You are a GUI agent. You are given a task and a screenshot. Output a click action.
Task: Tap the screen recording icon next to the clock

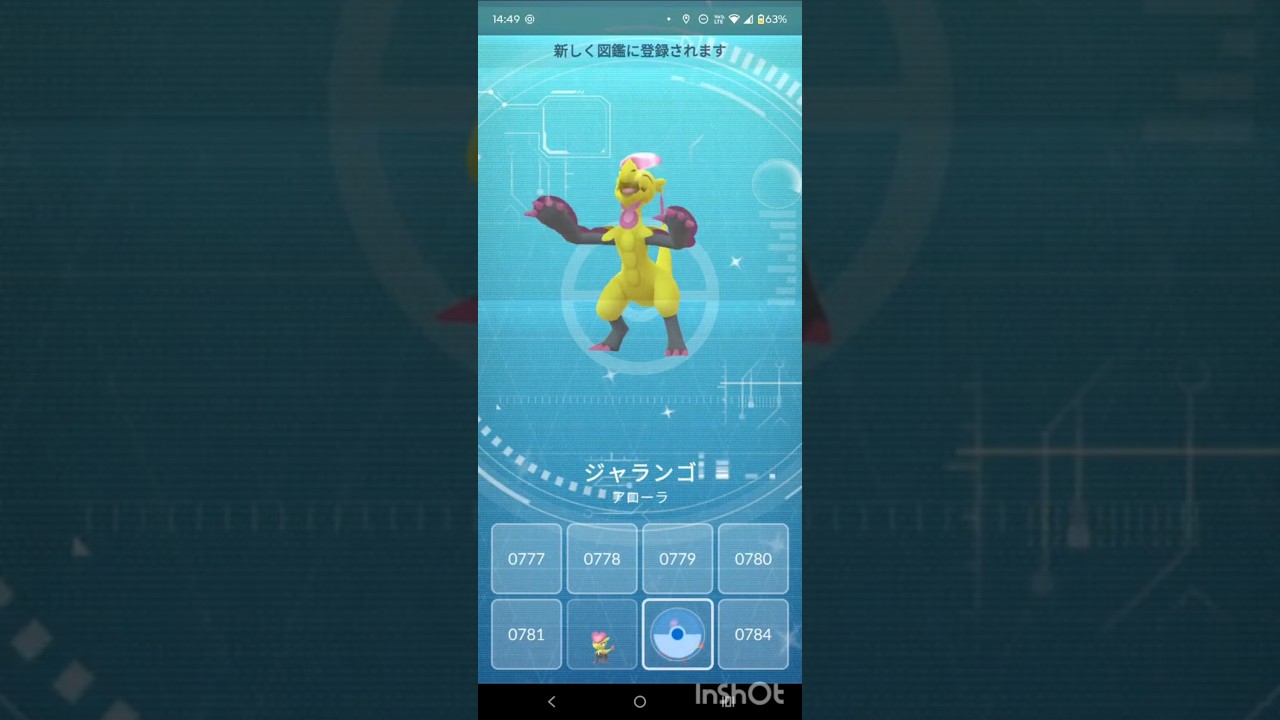pos(529,19)
